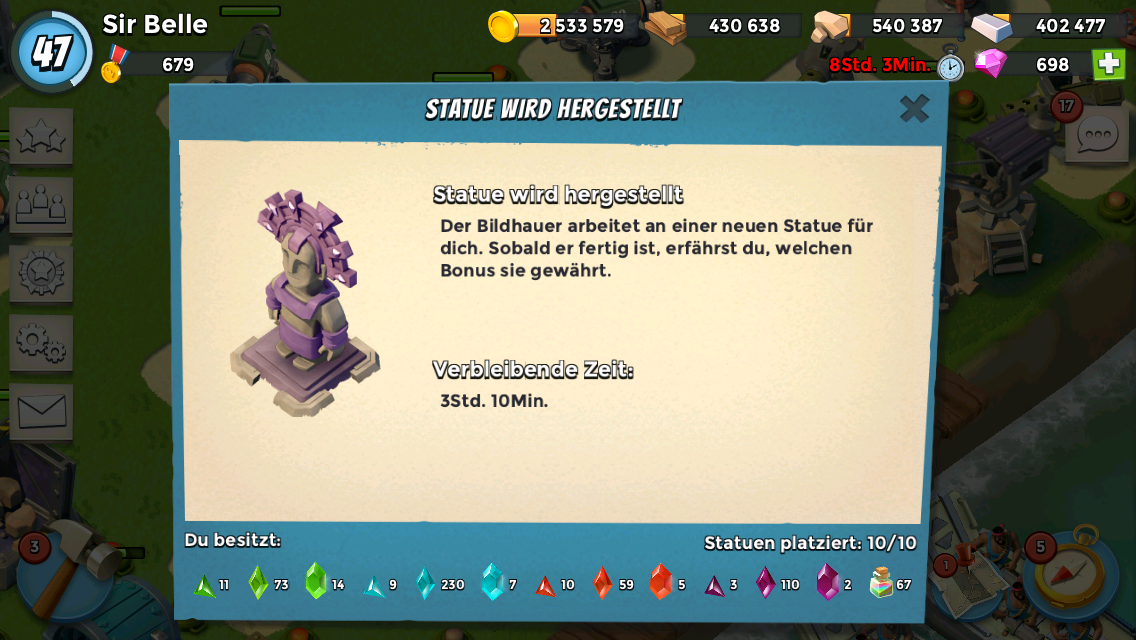This screenshot has height=640, width=1136.
Task: Open the mail envelope inbox
Action: point(41,411)
